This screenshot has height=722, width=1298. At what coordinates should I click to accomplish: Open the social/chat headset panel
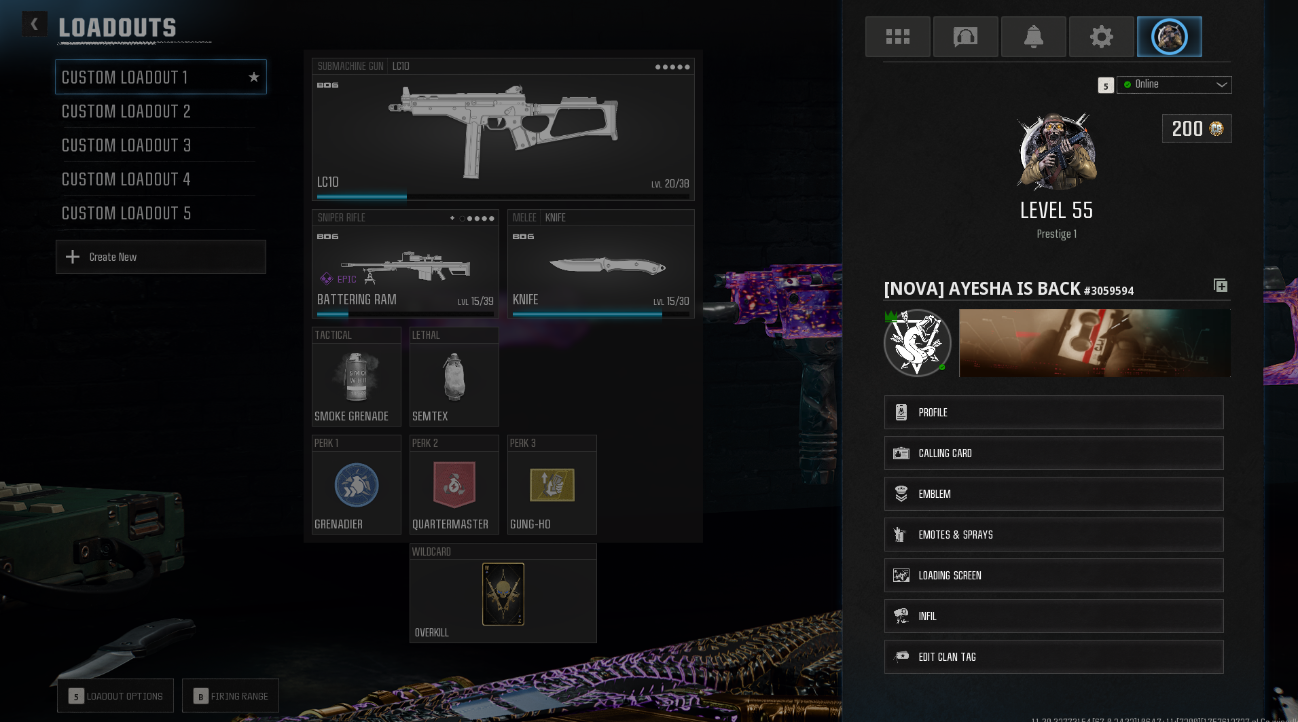965,36
